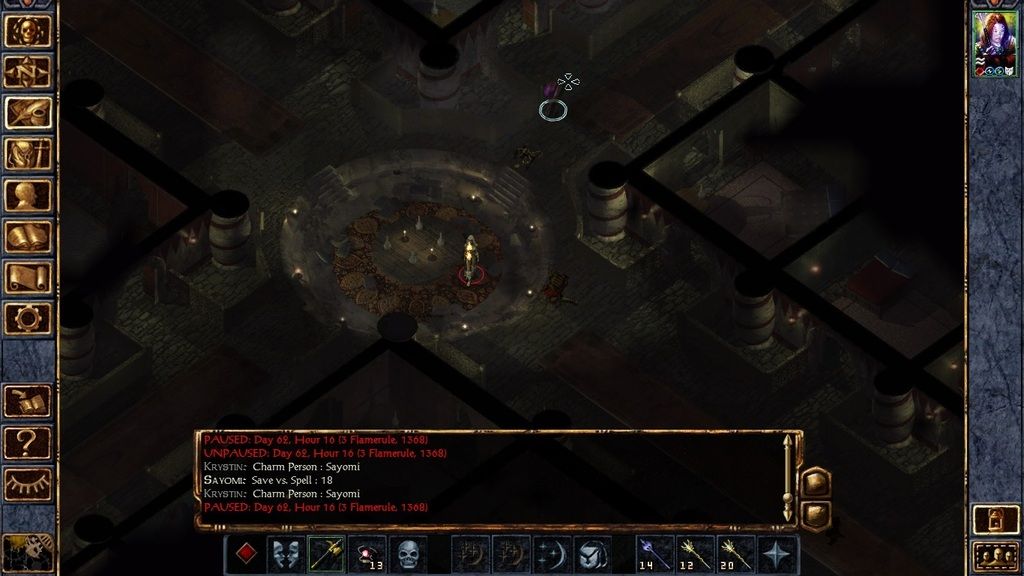Open the character record sheet
Image resolution: width=1024 pixels, height=576 pixels.
[28, 195]
